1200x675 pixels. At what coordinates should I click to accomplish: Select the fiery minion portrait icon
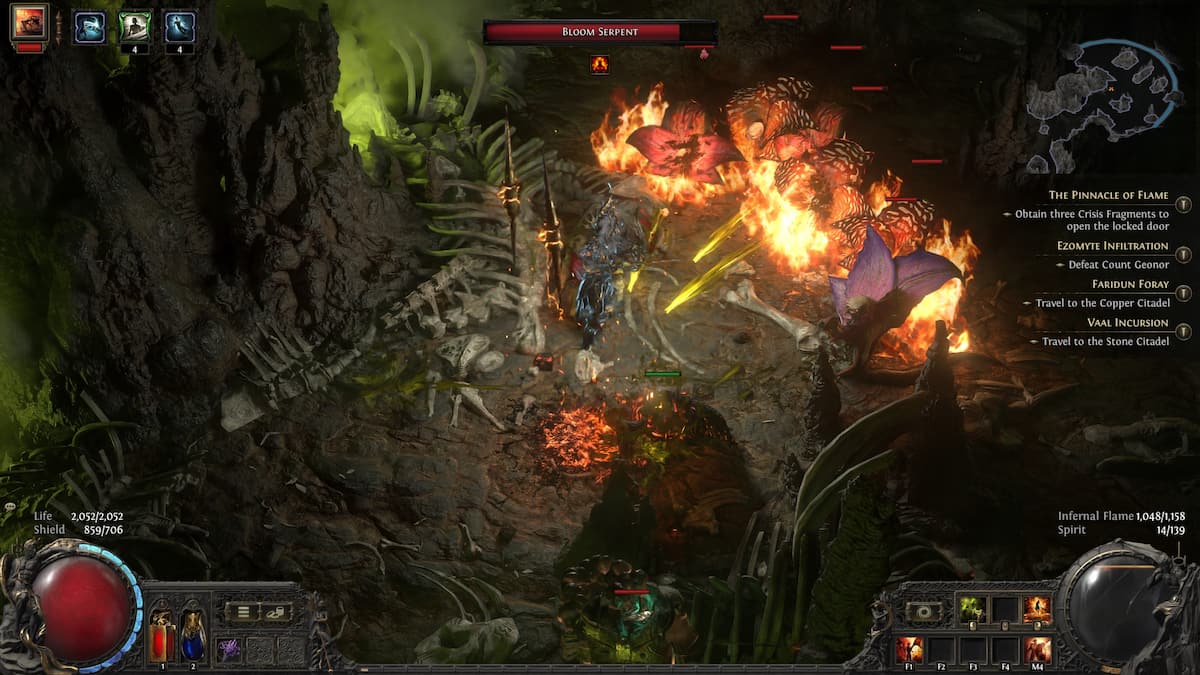coord(29,23)
